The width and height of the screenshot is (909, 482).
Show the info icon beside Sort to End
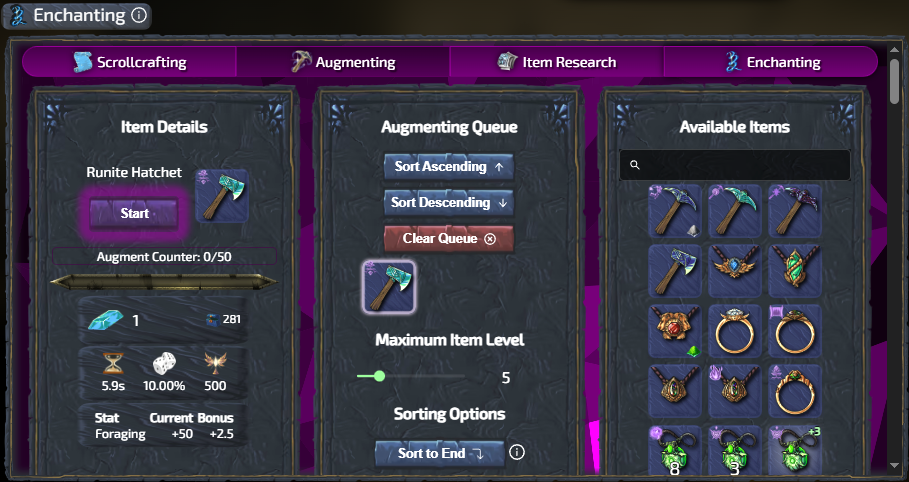(x=517, y=452)
